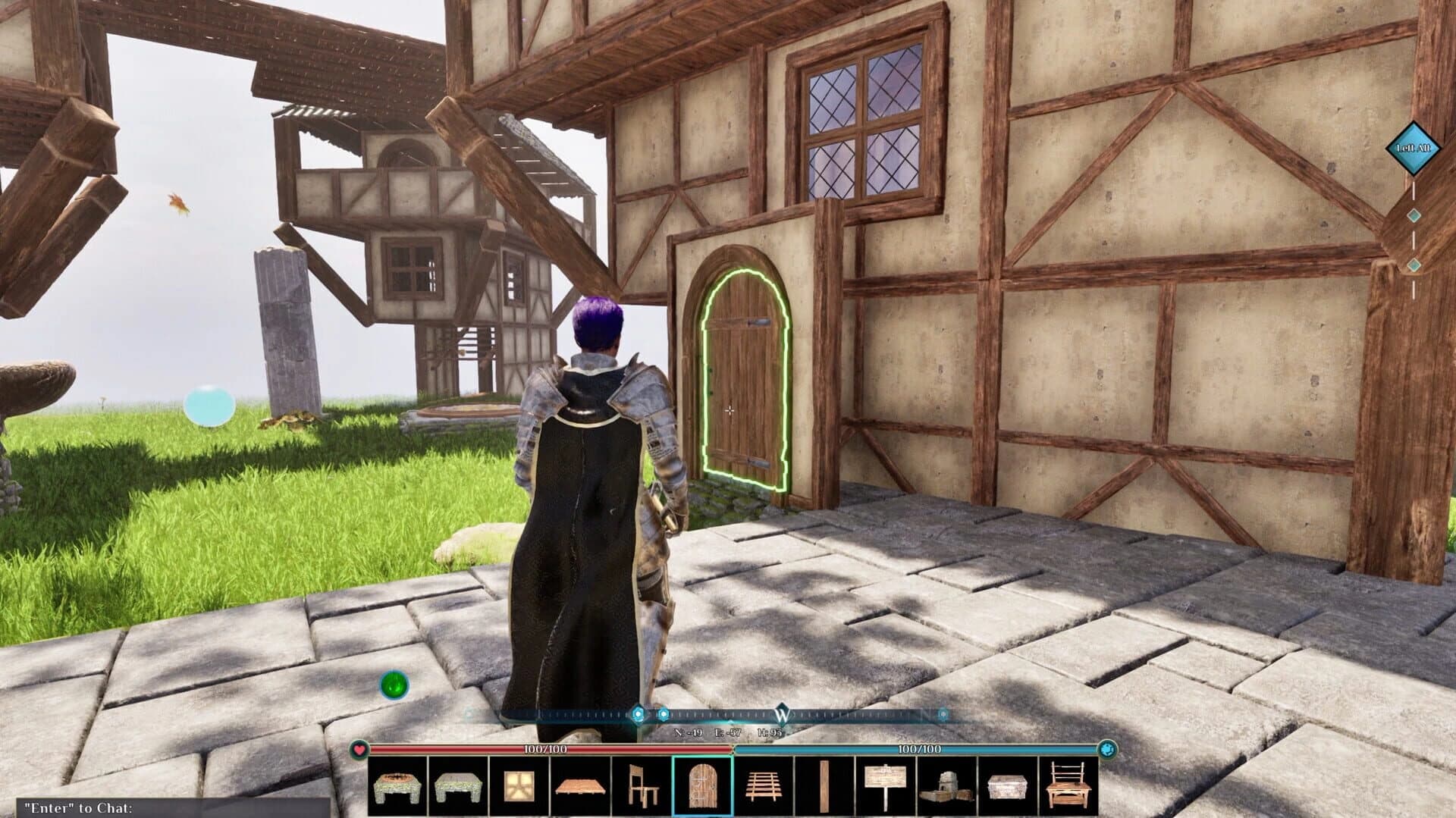This screenshot has height=818, width=1456.
Task: Click the W marker on the compass bar
Action: pyautogui.click(x=783, y=716)
